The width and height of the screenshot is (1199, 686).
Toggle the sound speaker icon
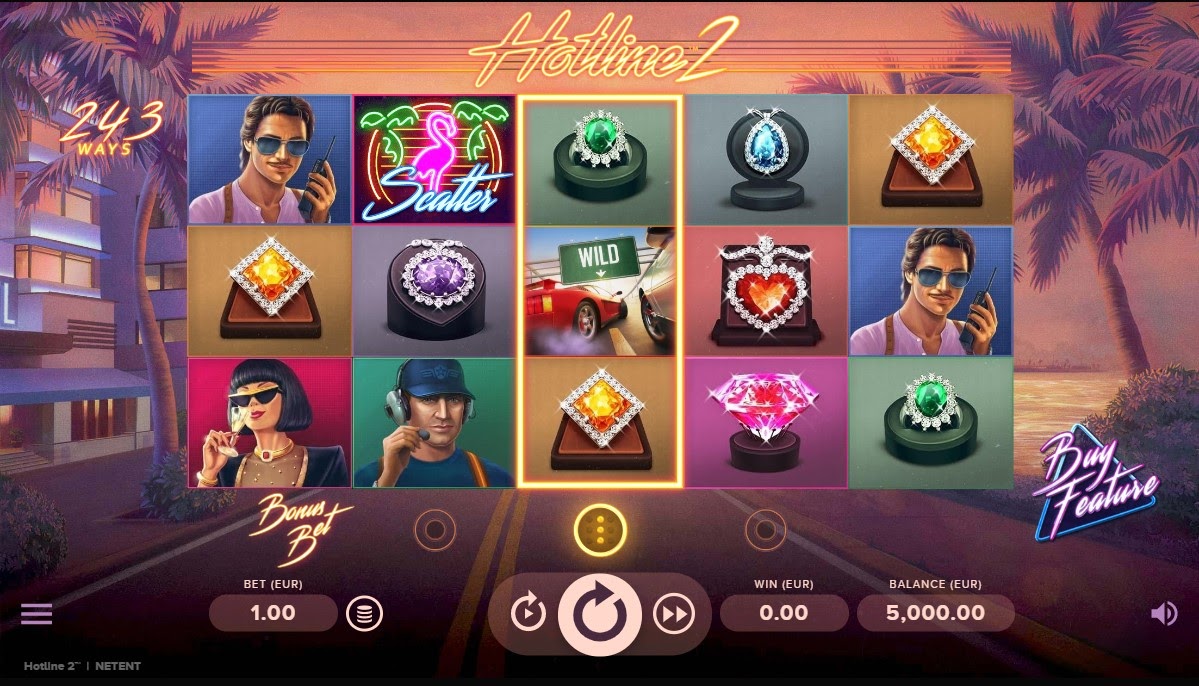click(1164, 613)
